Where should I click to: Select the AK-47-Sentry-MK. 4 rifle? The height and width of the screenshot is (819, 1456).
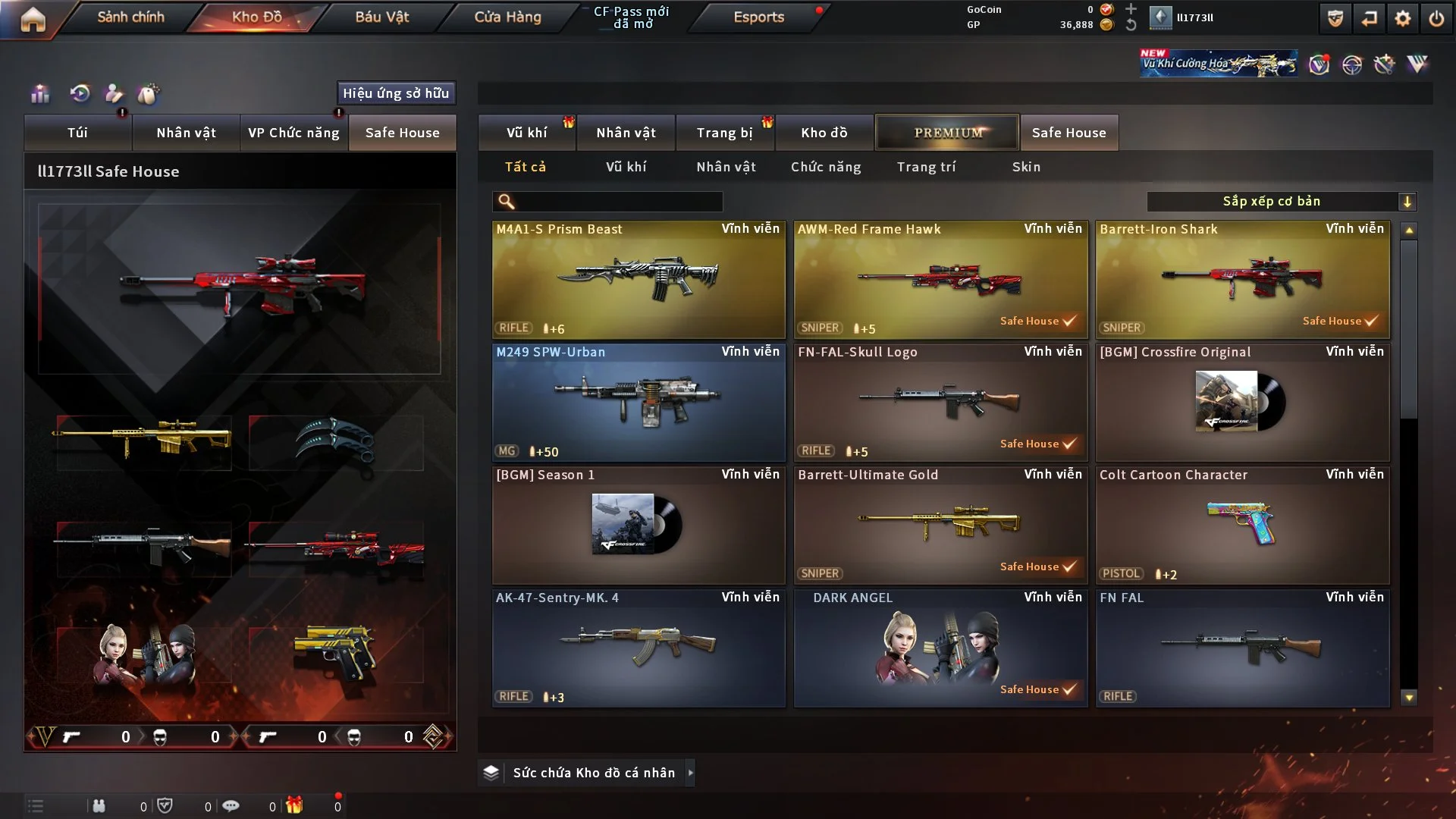pyautogui.click(x=639, y=648)
